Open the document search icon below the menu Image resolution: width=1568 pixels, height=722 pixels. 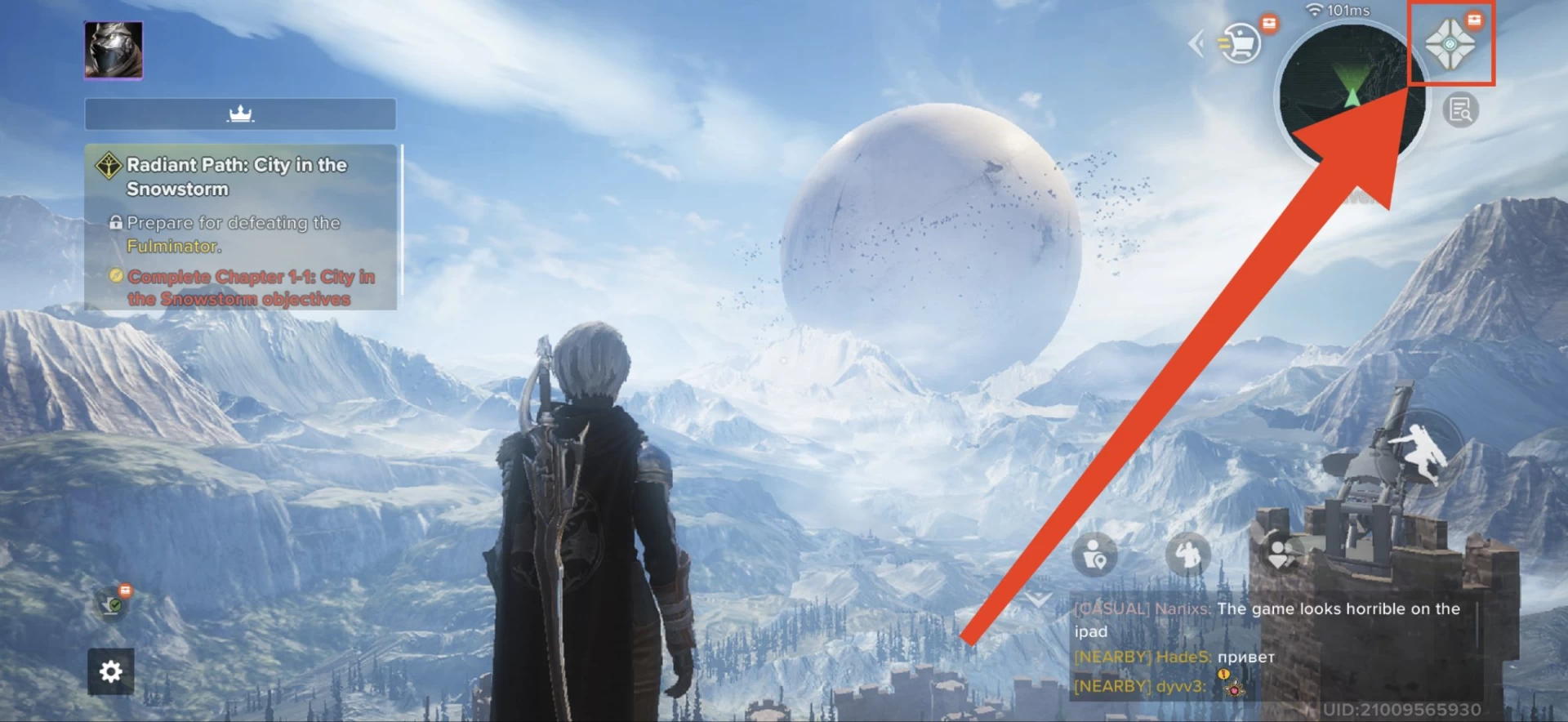[1460, 110]
